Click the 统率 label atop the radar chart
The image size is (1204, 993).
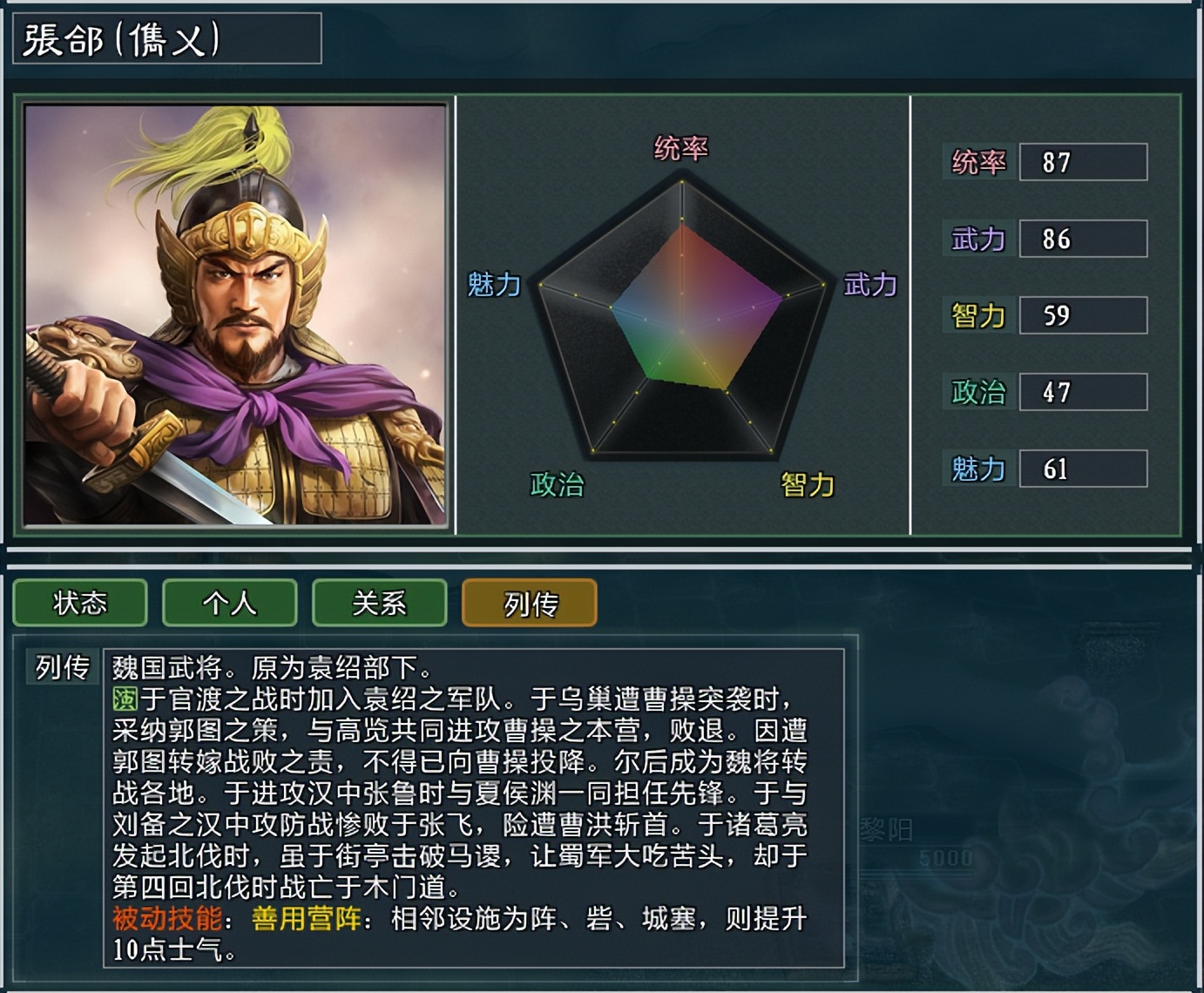tap(681, 148)
